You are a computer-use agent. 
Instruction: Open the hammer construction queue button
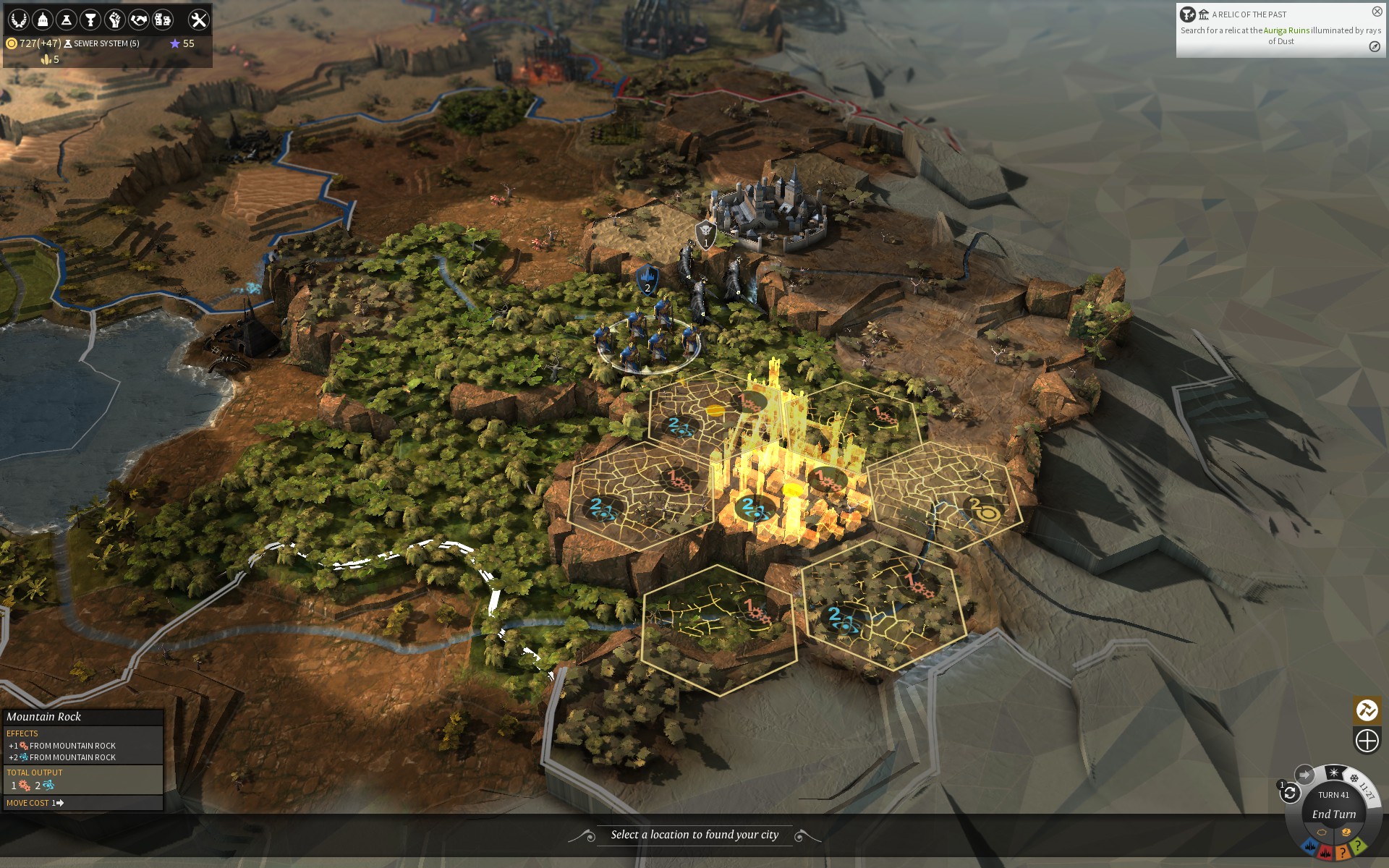click(1367, 710)
